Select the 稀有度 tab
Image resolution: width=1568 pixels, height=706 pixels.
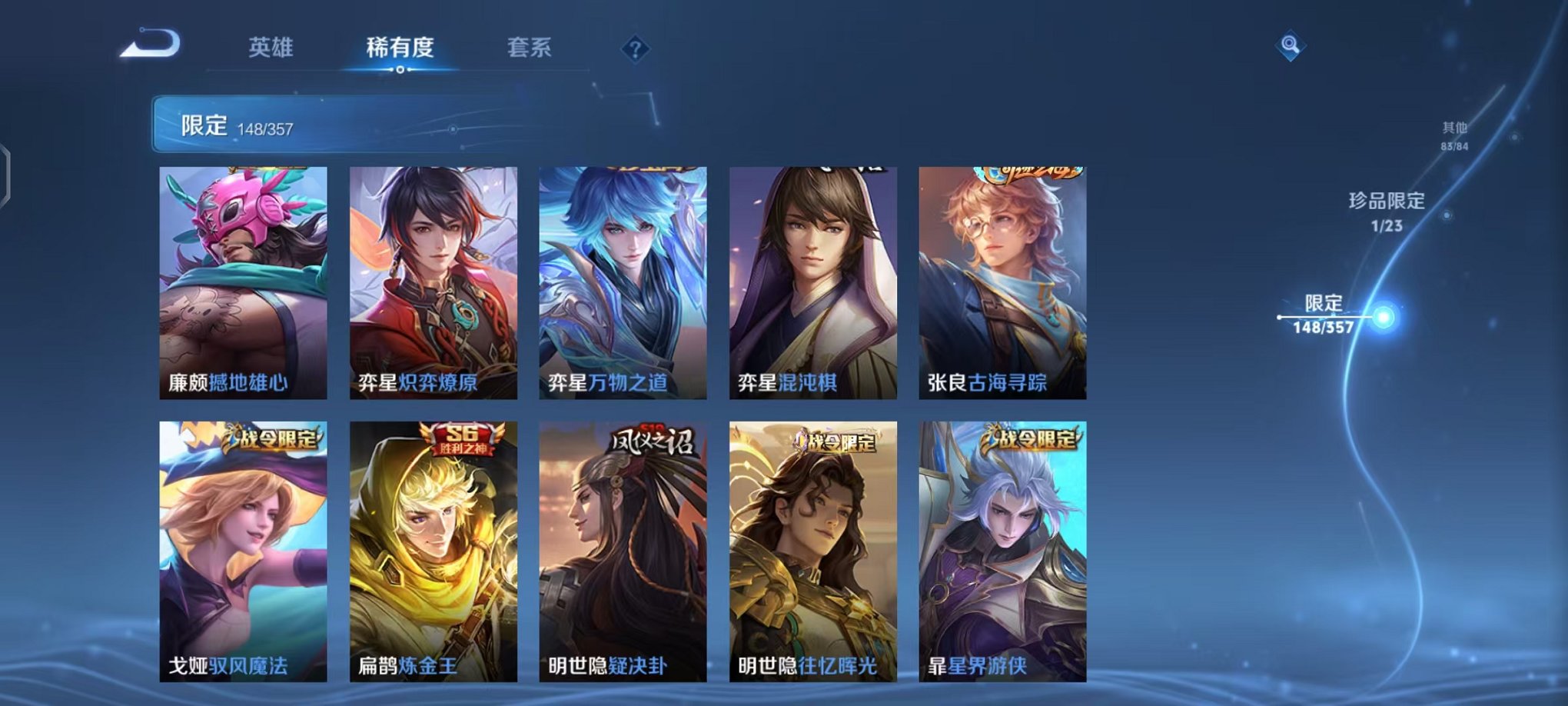400,48
